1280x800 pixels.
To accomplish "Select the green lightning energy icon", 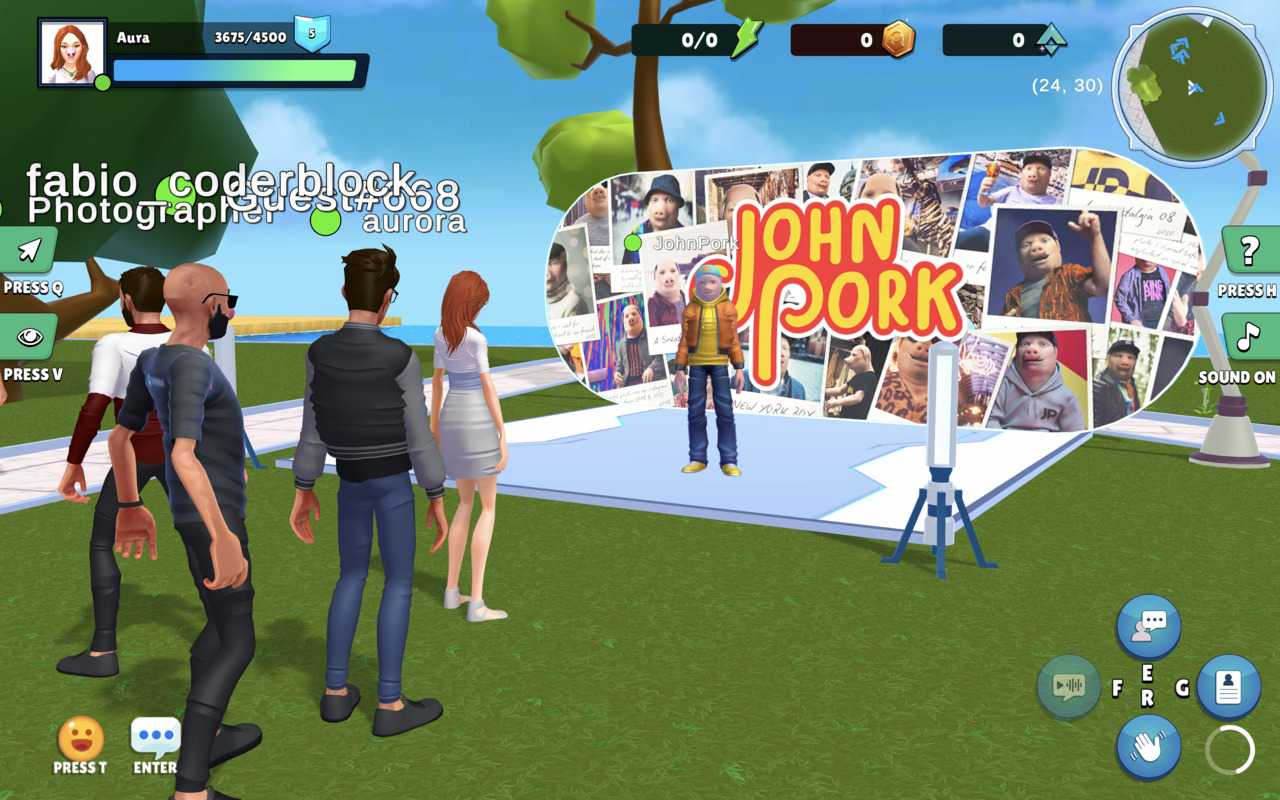I will coord(746,40).
